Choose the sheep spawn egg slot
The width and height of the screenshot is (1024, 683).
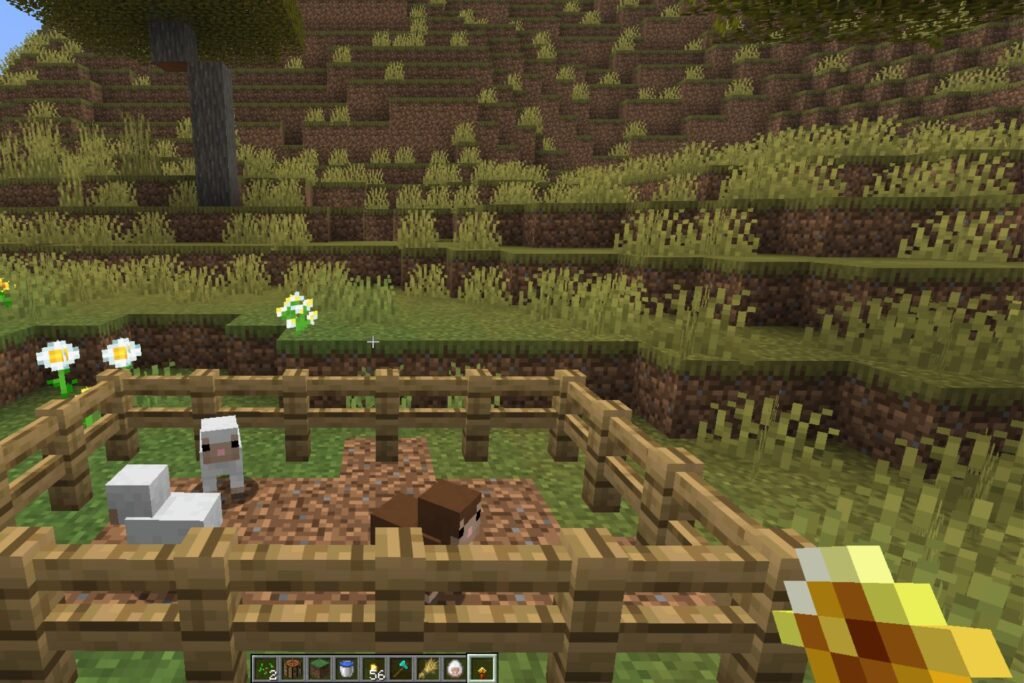(453, 669)
